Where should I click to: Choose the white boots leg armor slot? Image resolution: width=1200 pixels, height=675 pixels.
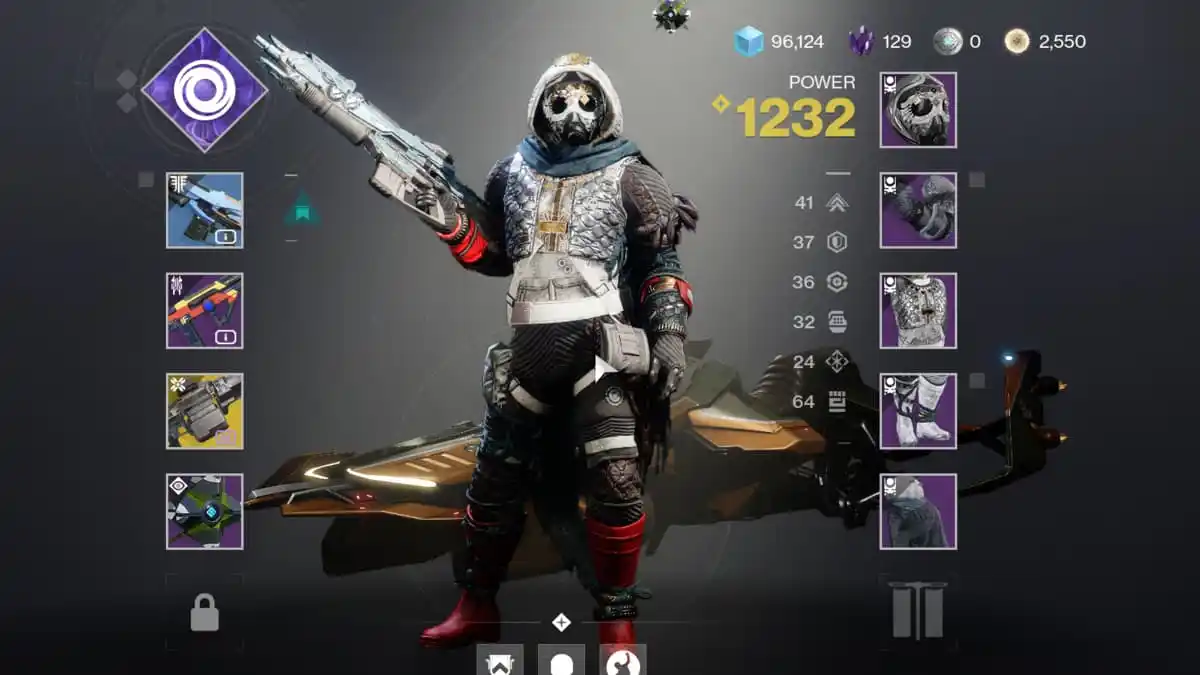[x=918, y=411]
